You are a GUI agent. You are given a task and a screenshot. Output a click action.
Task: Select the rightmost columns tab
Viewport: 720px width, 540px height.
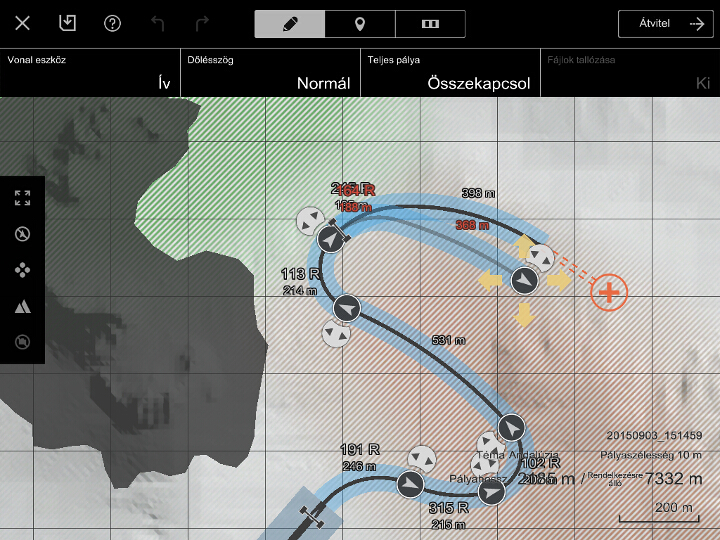(x=430, y=24)
